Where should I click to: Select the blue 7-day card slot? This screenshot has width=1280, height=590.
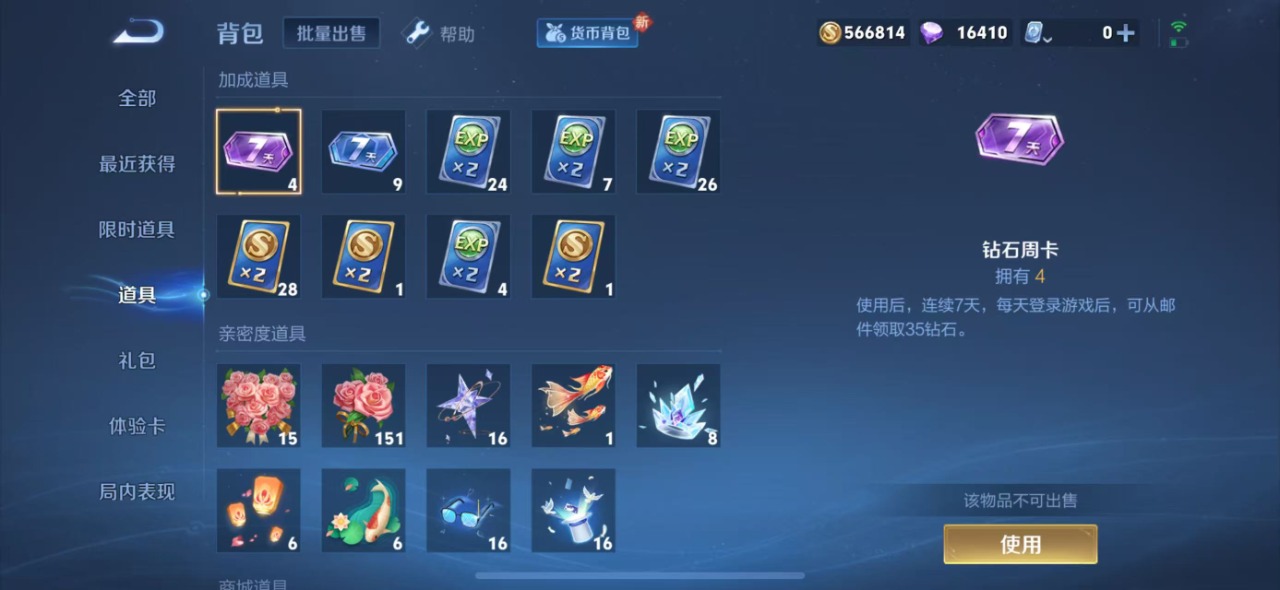(x=363, y=152)
